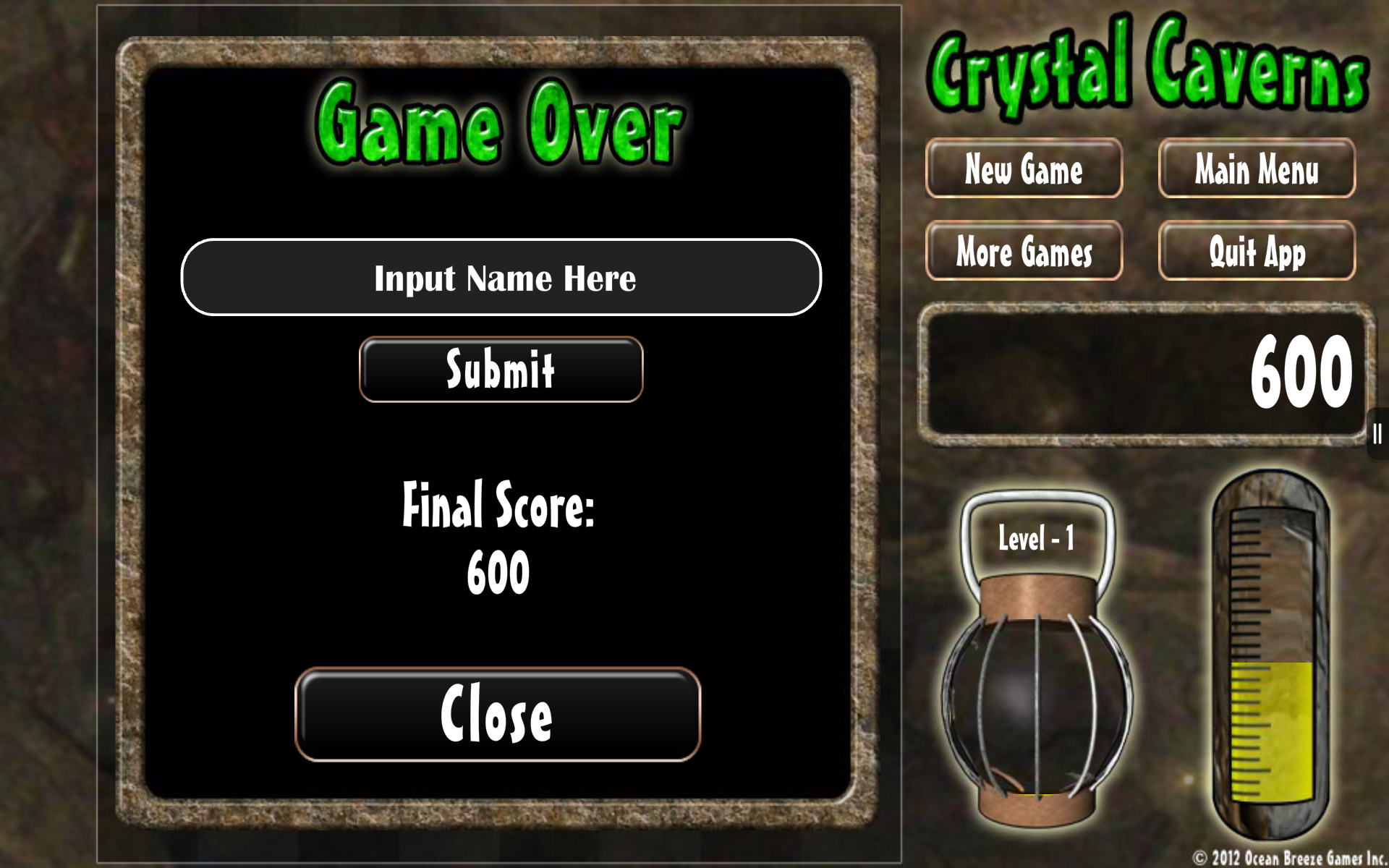The height and width of the screenshot is (868, 1389).
Task: Select New Game from the menu
Action: (1024, 171)
